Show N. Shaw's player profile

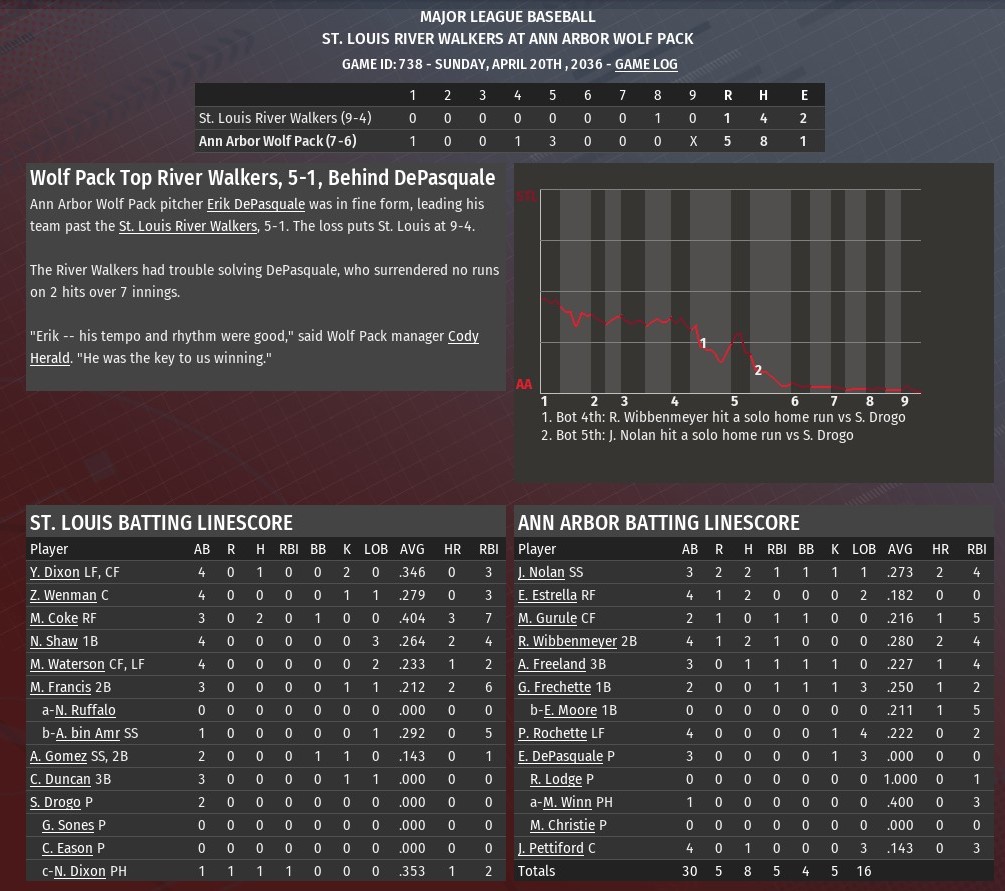tap(54, 641)
